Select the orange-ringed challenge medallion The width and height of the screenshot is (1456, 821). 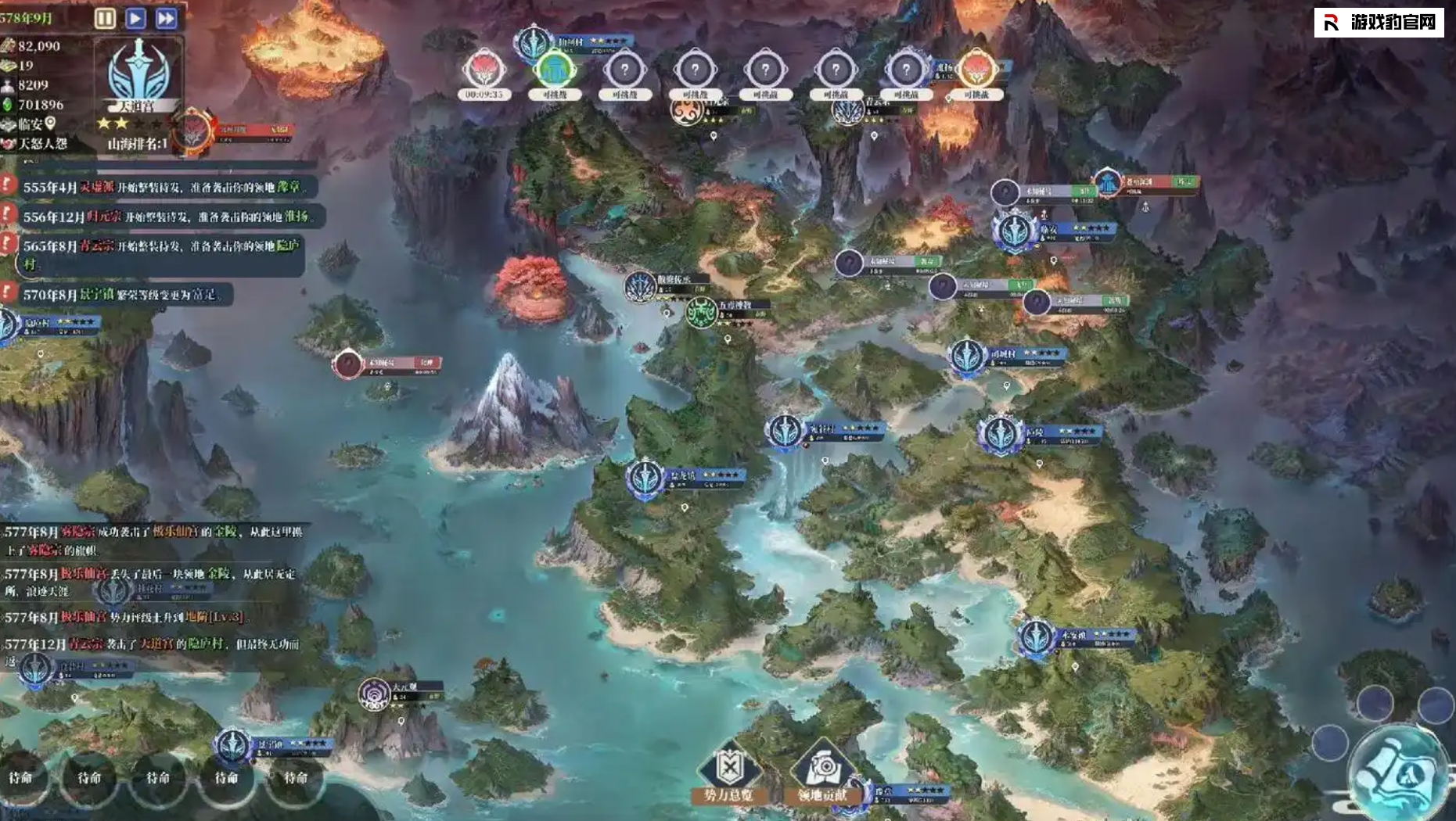(976, 71)
